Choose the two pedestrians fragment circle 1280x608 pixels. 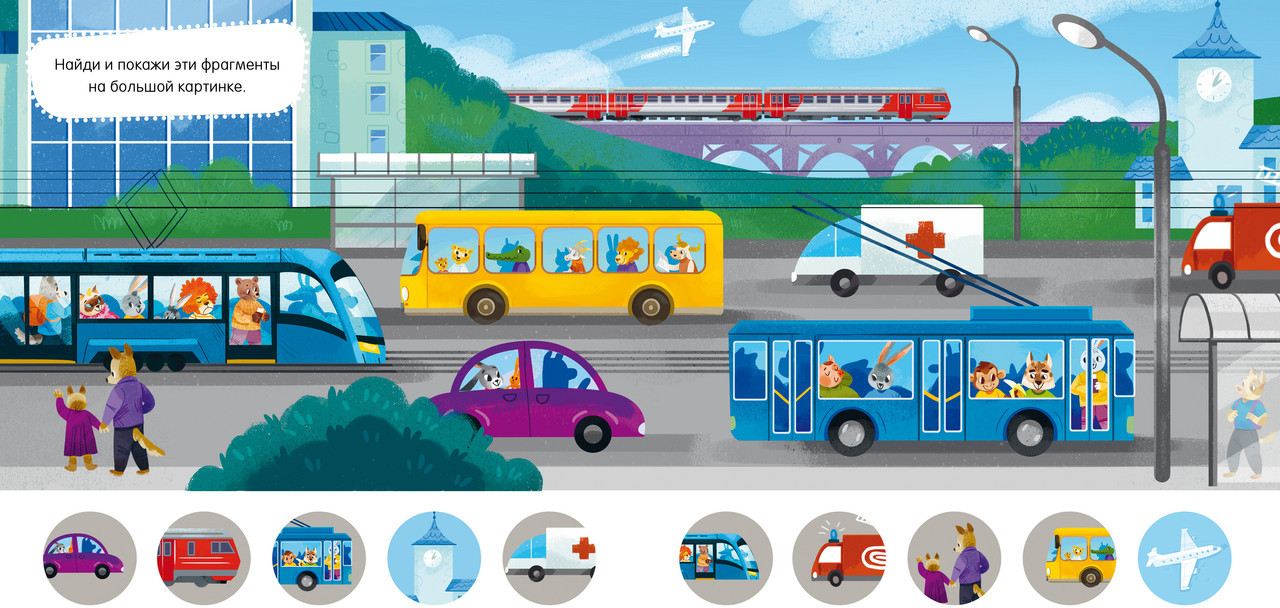[955, 558]
